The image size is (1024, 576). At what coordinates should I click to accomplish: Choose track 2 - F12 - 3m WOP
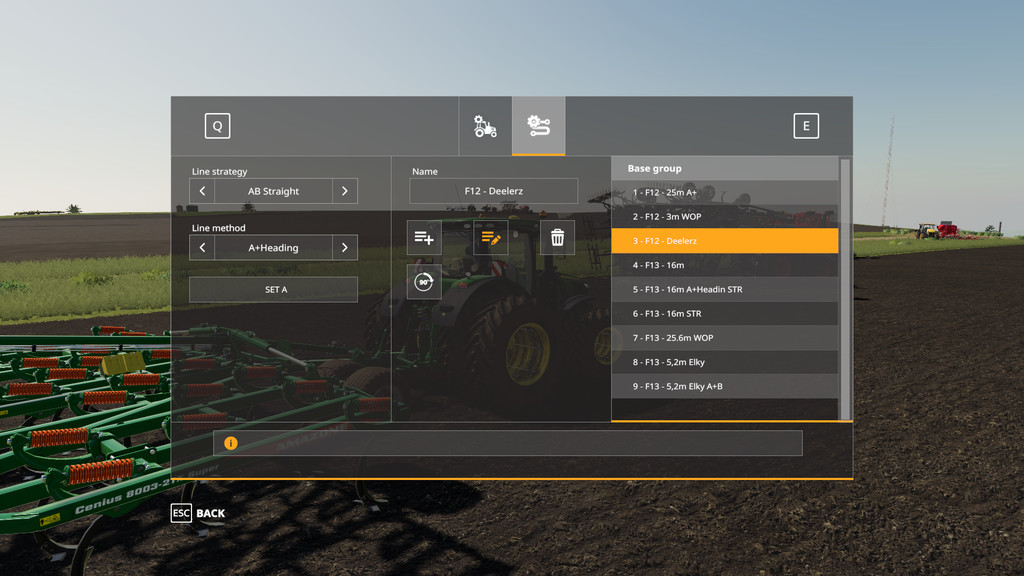tap(725, 217)
